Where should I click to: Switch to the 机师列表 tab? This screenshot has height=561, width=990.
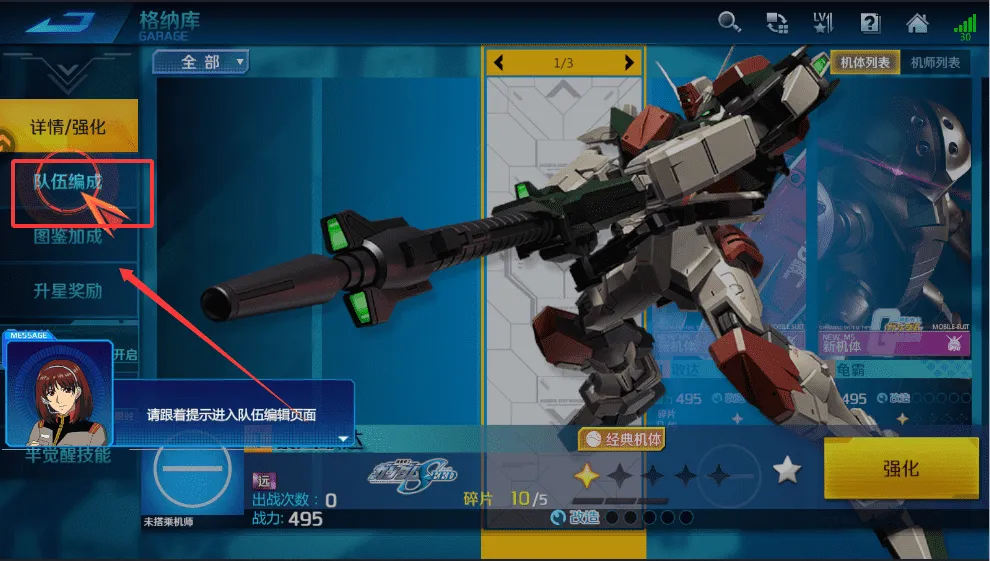tap(935, 63)
